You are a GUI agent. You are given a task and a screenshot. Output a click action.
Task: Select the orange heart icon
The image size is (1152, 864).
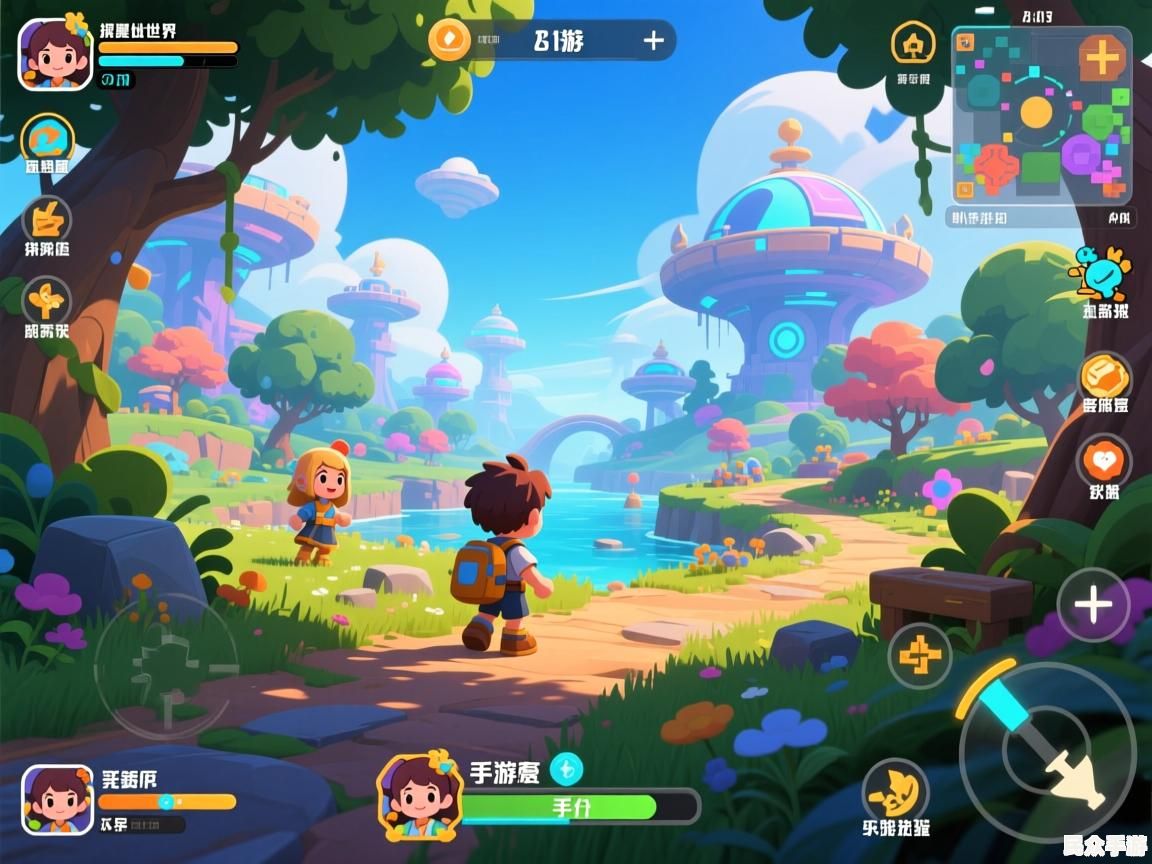click(x=1104, y=461)
